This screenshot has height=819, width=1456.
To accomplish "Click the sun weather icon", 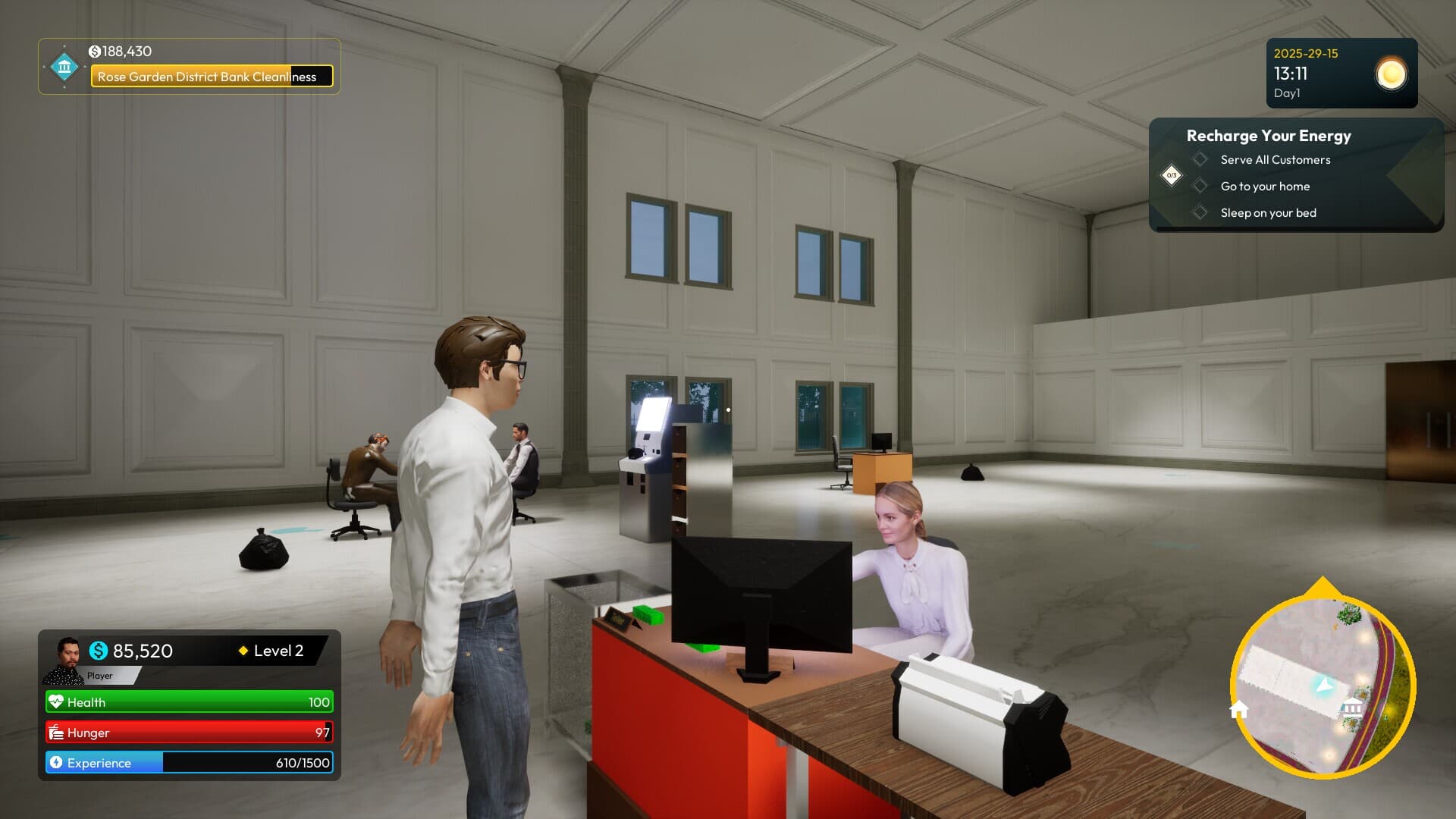I will point(1392,74).
